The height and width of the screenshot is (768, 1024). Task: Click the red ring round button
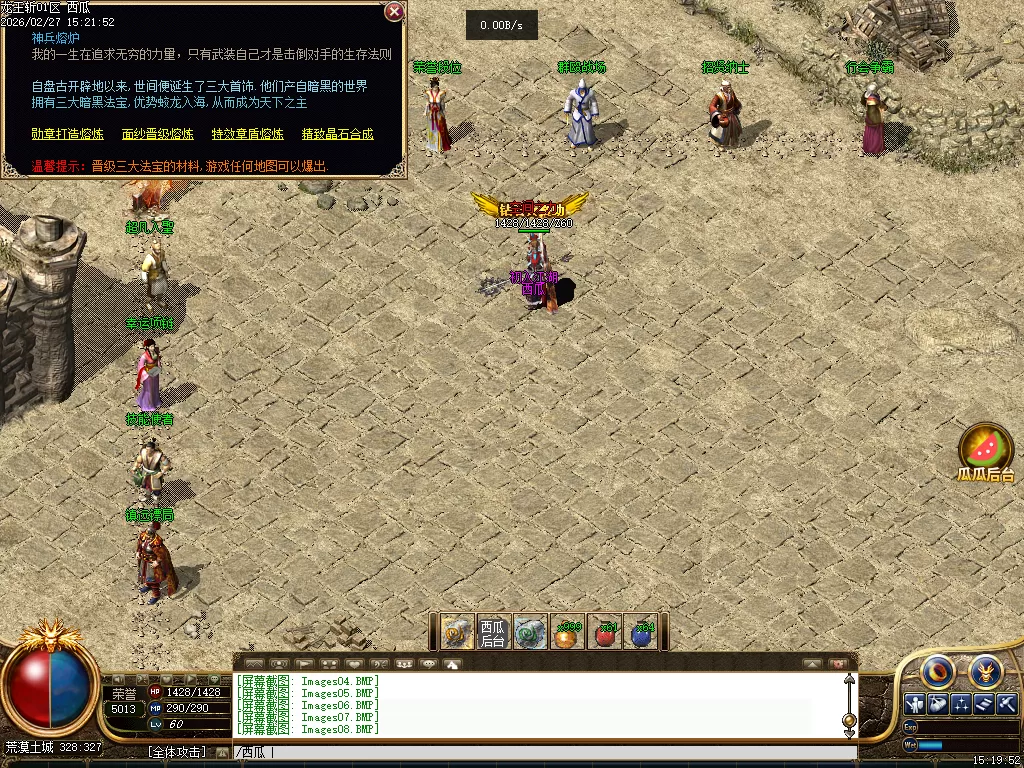(x=938, y=670)
